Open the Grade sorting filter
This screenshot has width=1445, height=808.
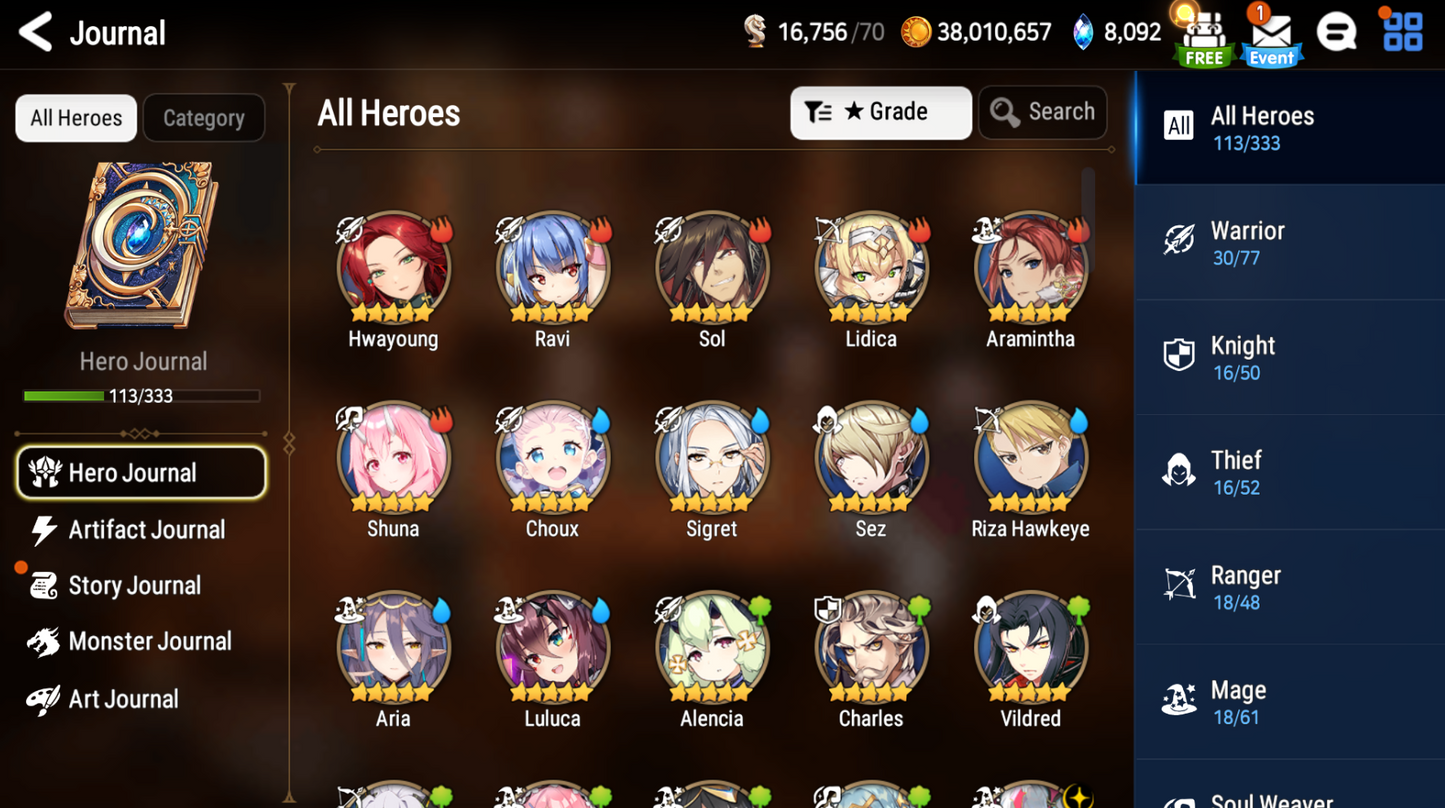[880, 112]
